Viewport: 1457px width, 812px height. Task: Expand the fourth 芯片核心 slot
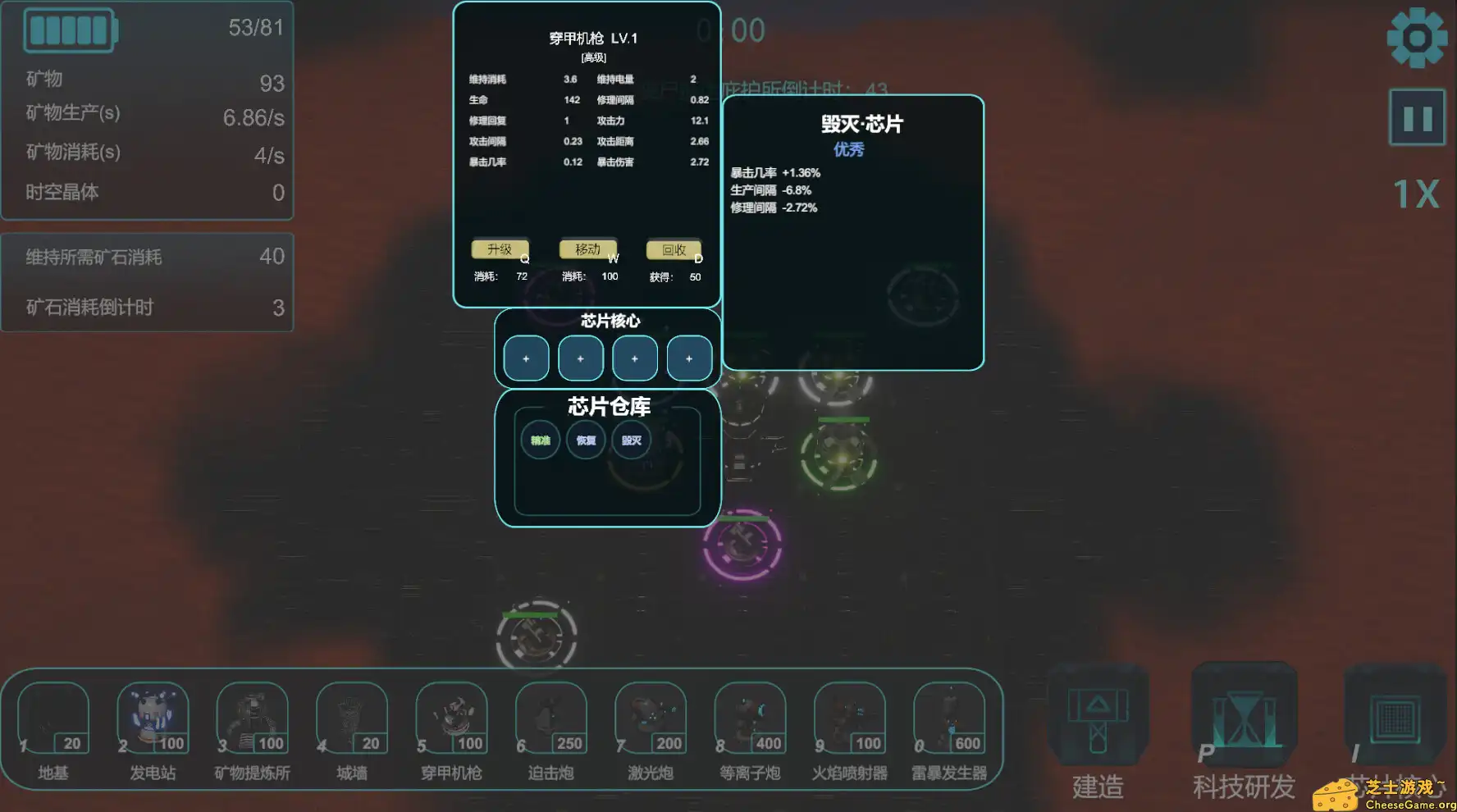(689, 358)
